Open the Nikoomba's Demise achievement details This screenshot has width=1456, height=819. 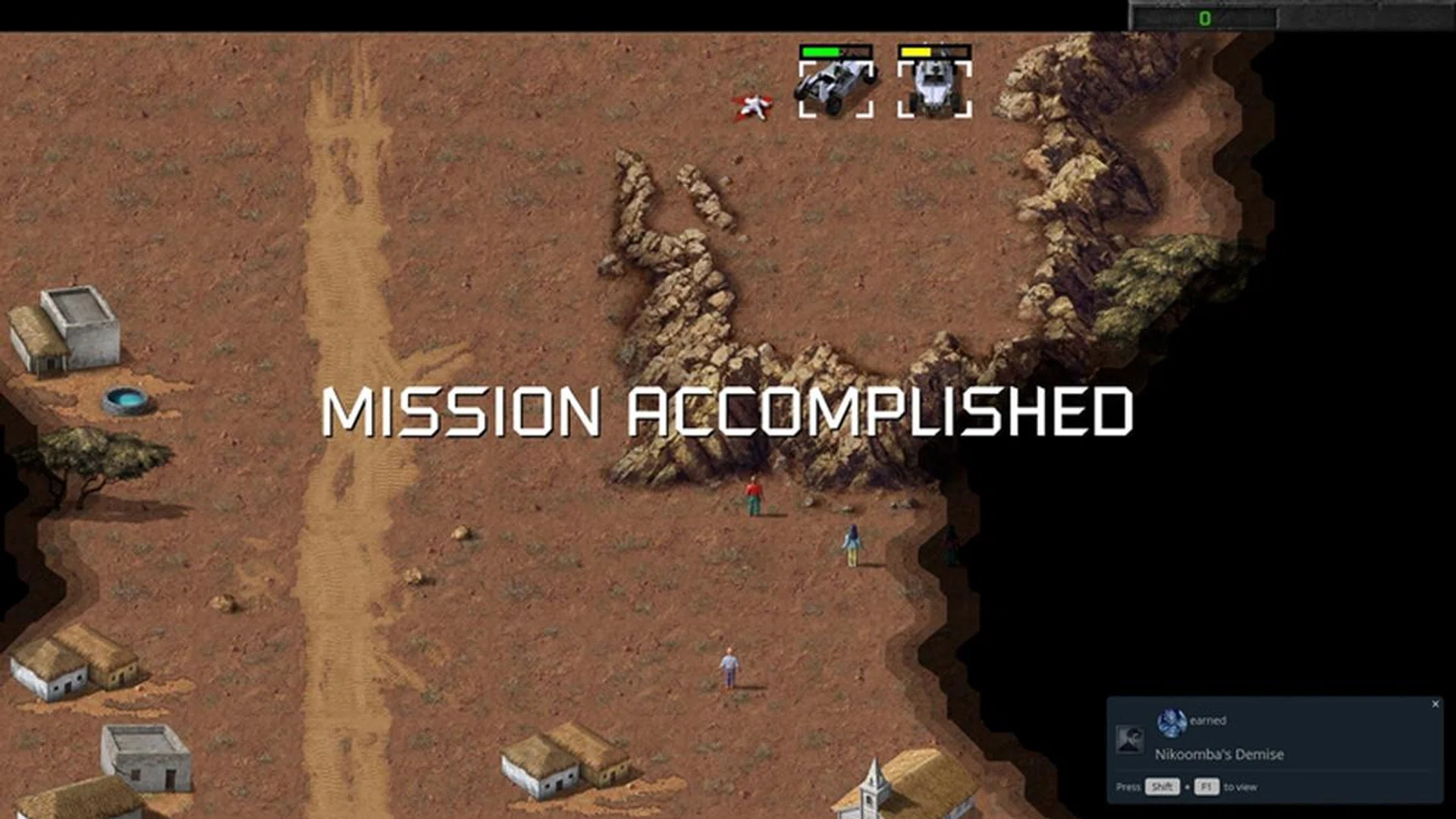point(1218,755)
